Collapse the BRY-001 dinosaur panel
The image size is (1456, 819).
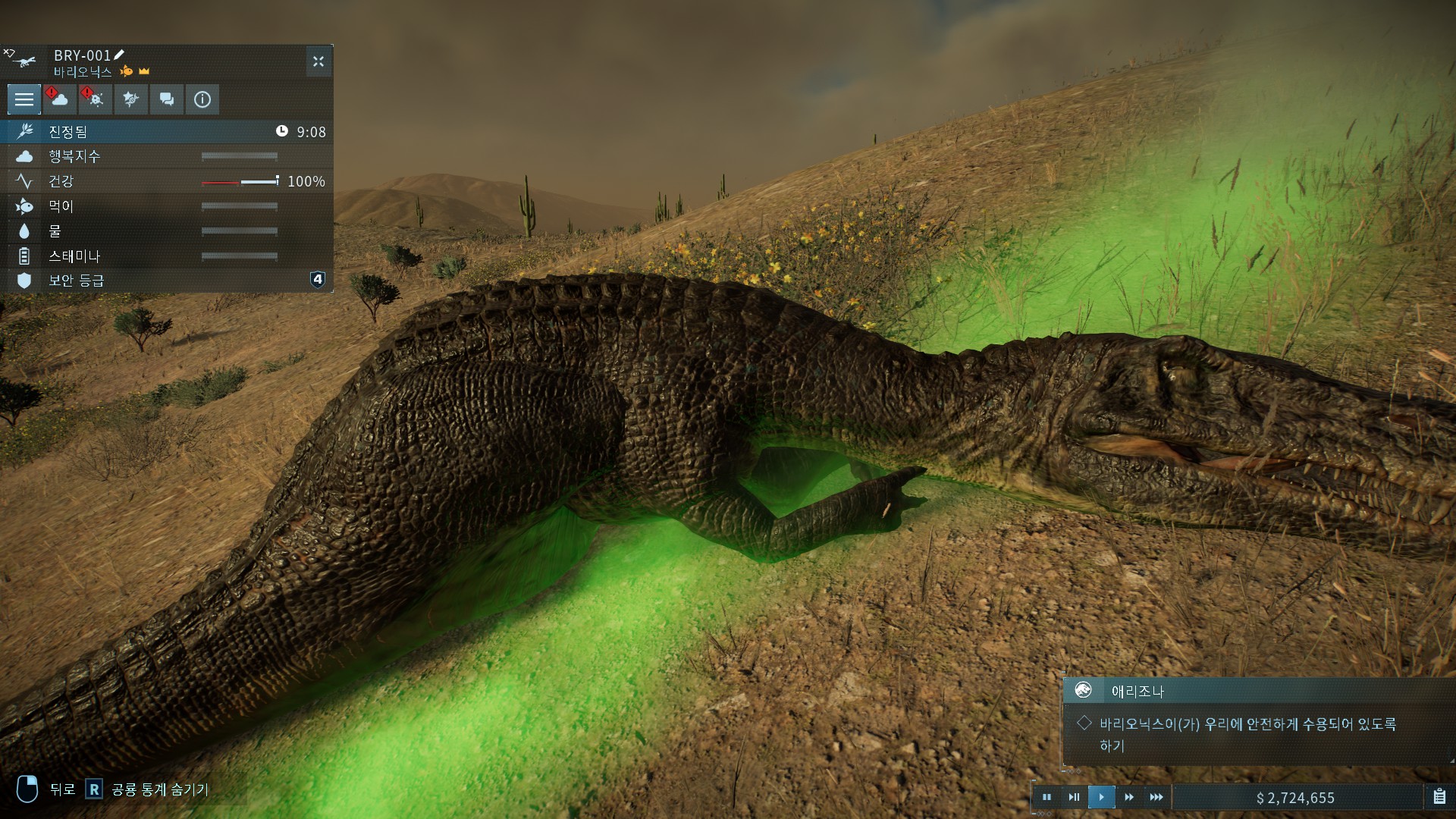click(318, 61)
